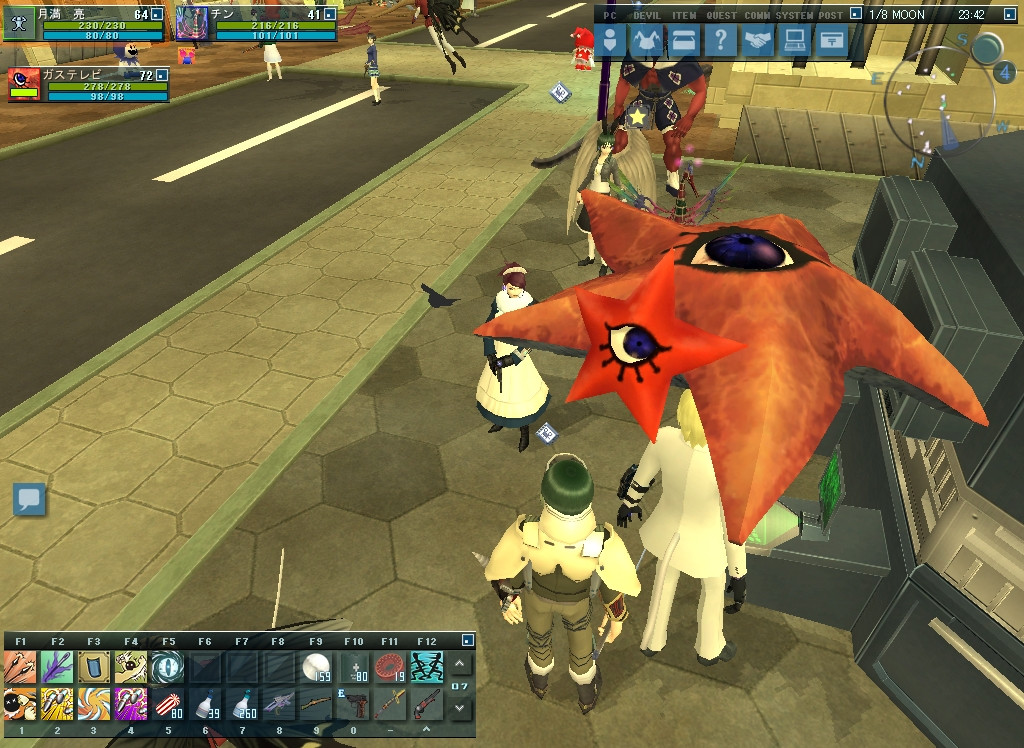Open the PC character menu
This screenshot has width=1024, height=748.
[x=612, y=41]
